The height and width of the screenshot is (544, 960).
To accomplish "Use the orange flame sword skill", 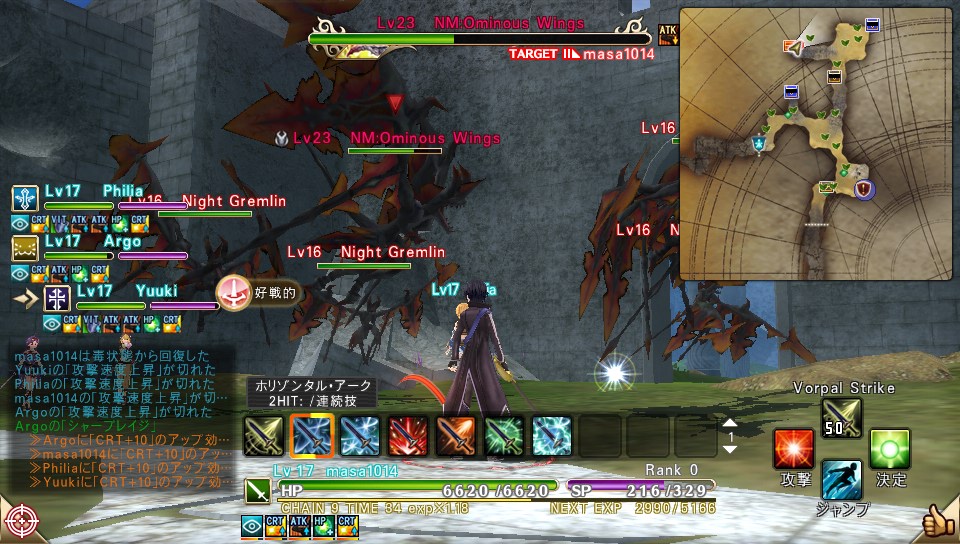I will (455, 436).
